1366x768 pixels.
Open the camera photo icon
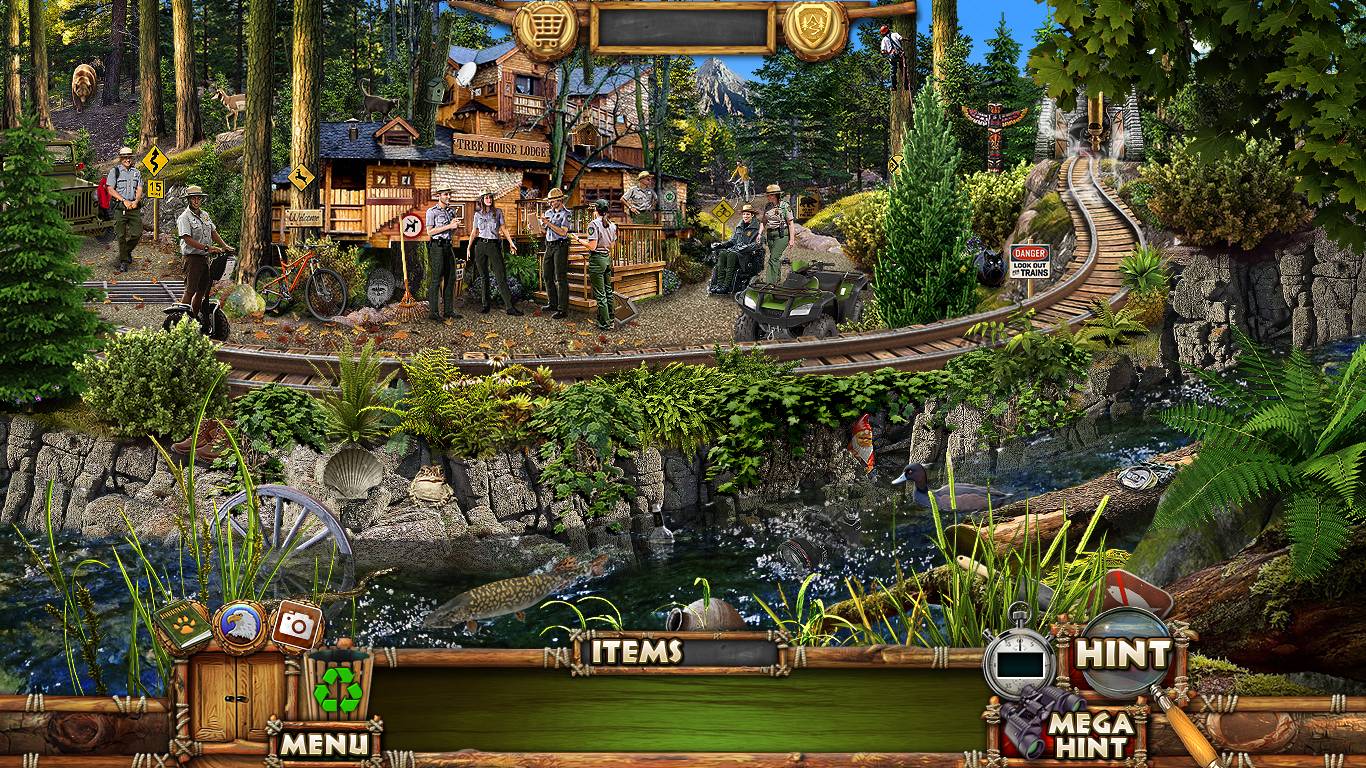[296, 625]
